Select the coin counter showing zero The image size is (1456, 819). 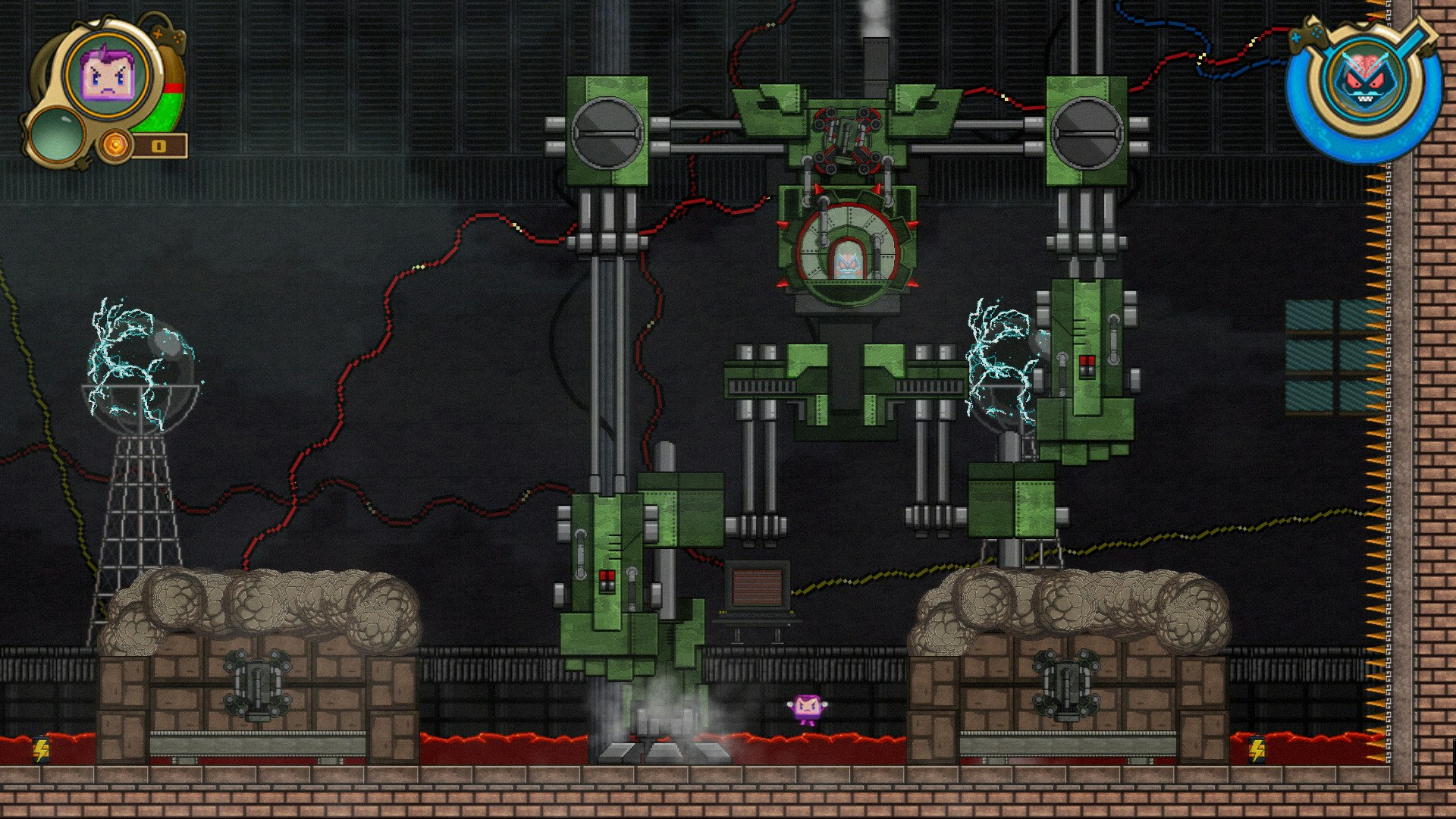coord(161,146)
